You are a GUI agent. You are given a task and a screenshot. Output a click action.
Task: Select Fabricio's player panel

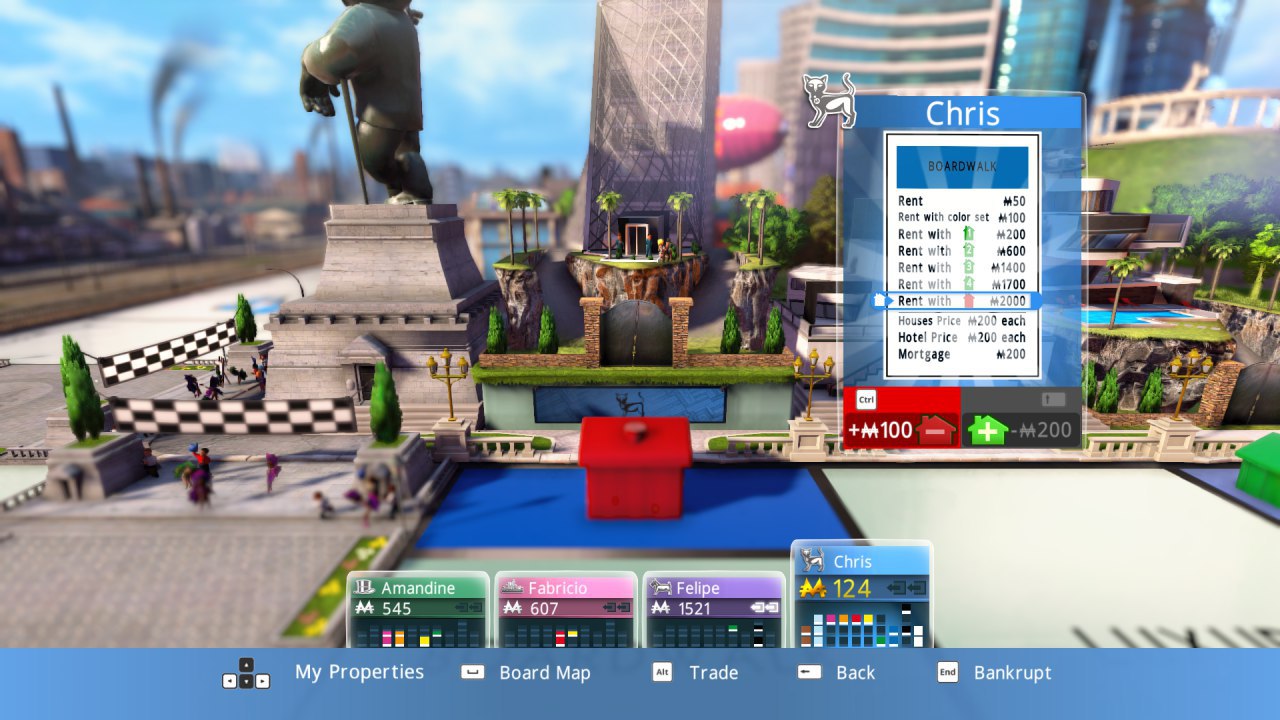point(566,609)
